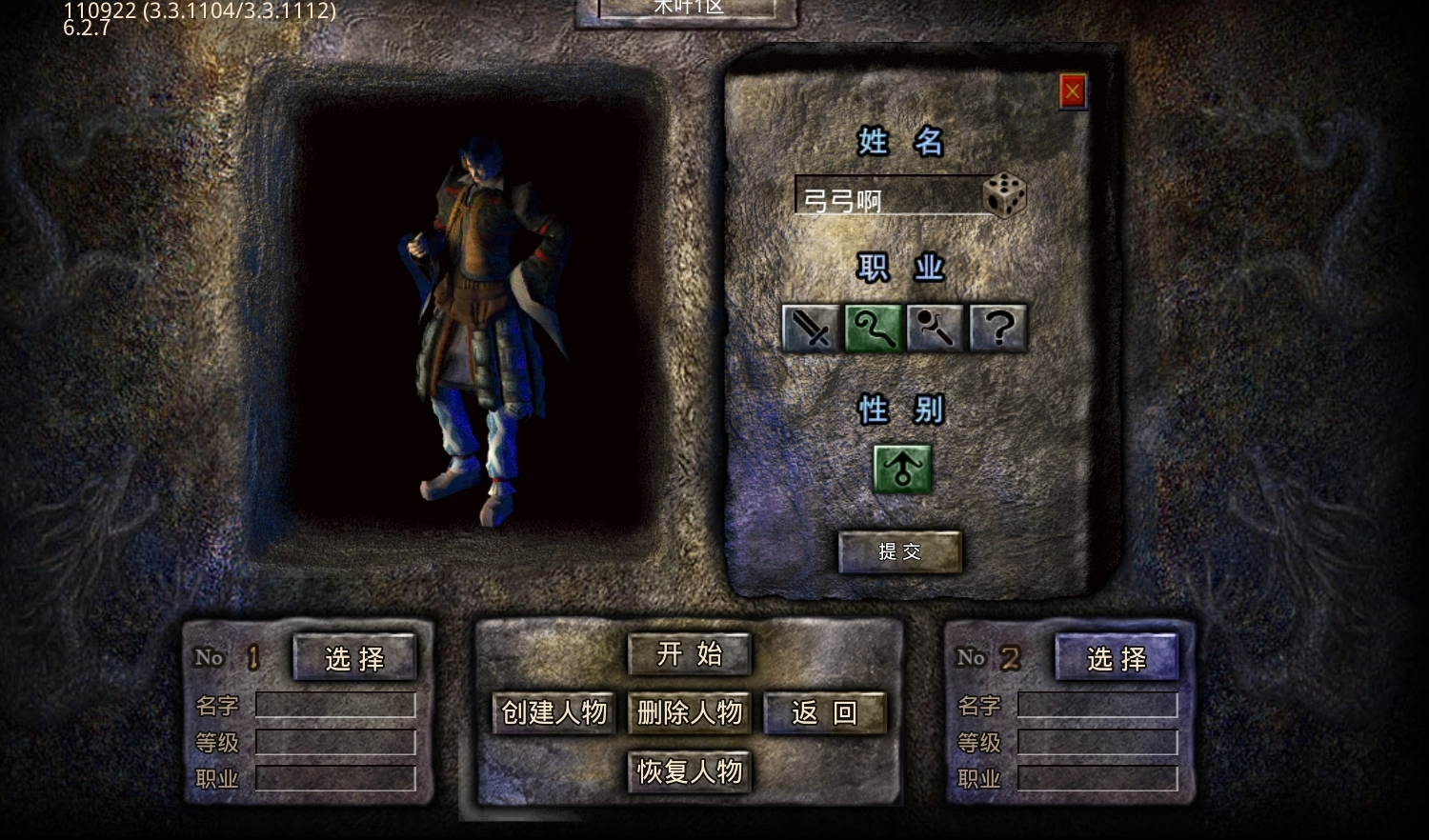Image resolution: width=1429 pixels, height=840 pixels.
Task: Select the warrior sword class icon
Action: (x=809, y=328)
